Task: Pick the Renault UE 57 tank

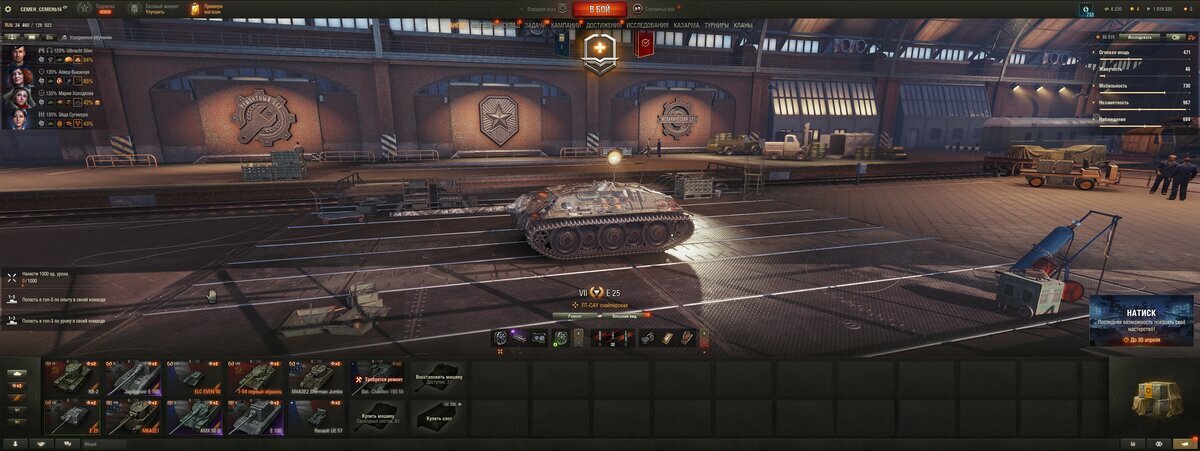Action: [x=317, y=415]
